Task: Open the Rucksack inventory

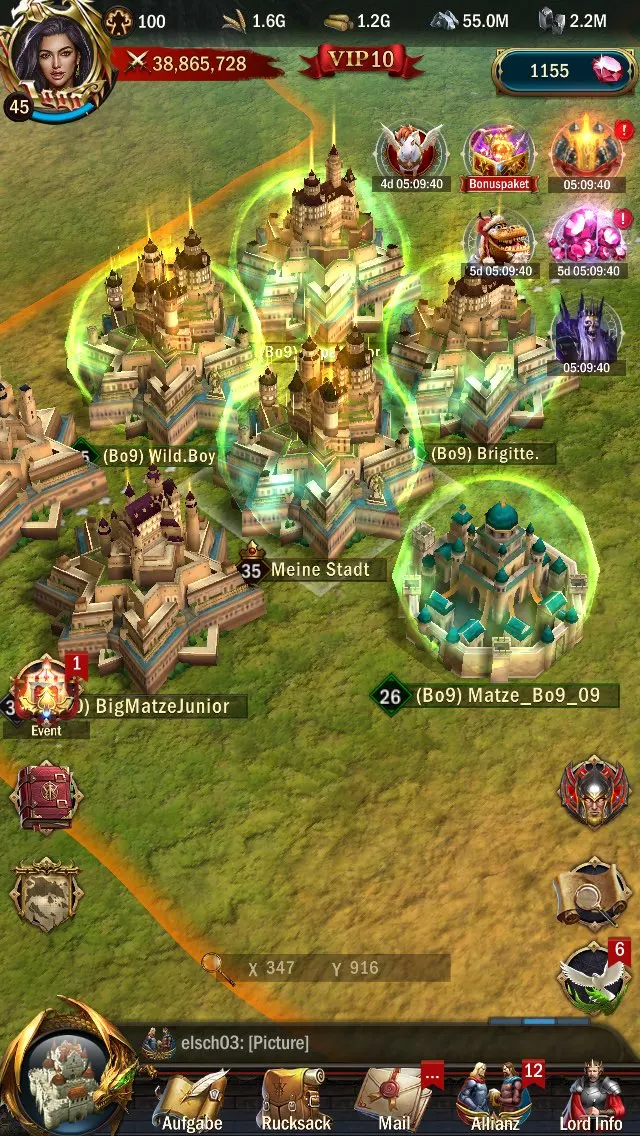Action: (x=295, y=1098)
